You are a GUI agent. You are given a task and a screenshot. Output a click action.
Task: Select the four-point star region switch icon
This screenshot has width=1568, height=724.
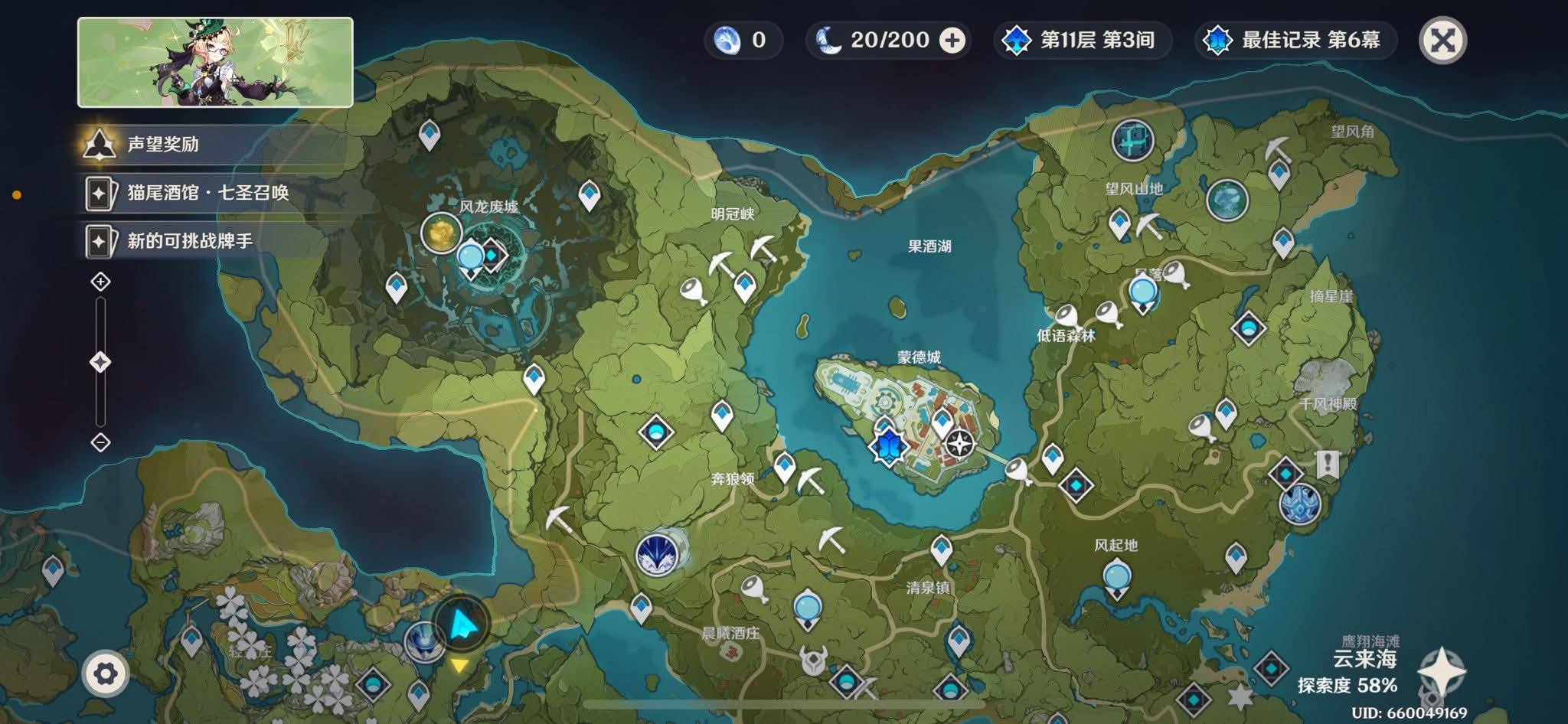point(1442,672)
